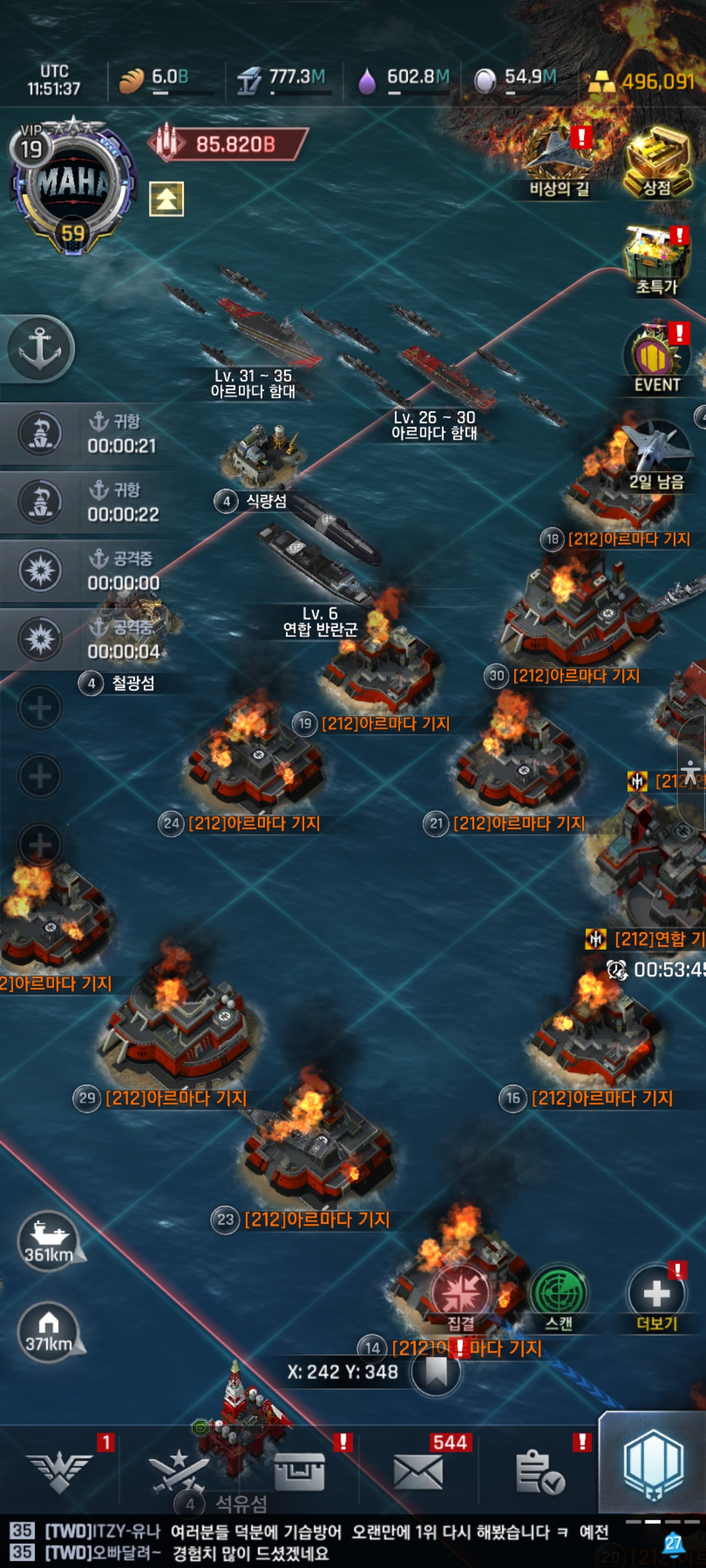Open the 더보기 more options button

656,1295
